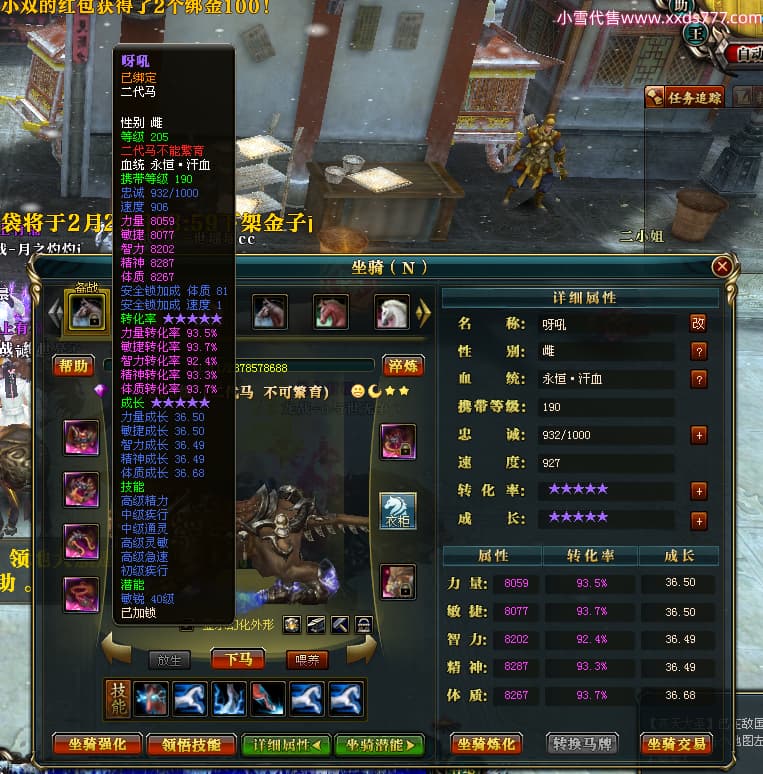Select the 备战 active mount slot

click(84, 310)
